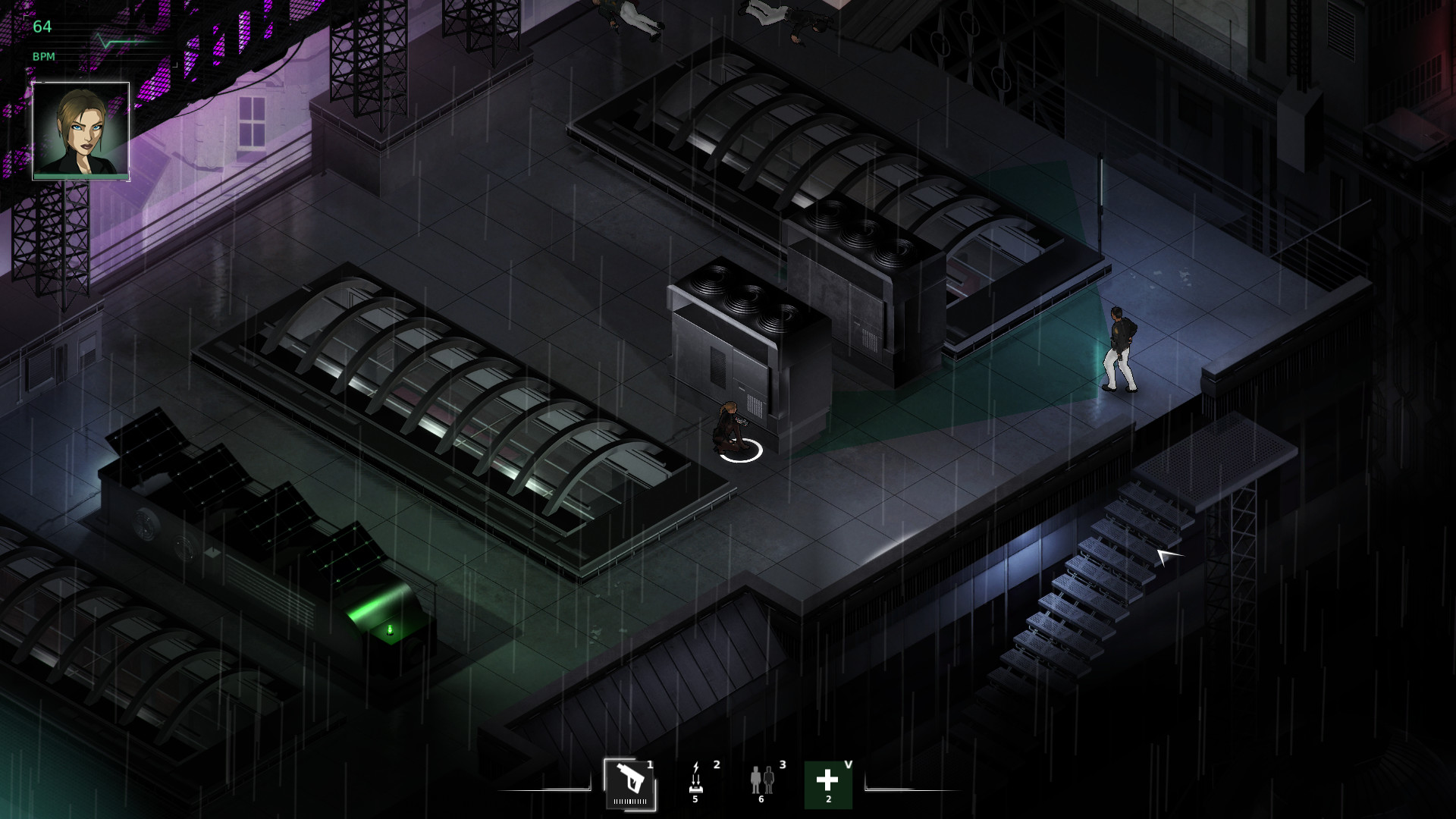Click the item count 5 under the EMP slot
The width and height of the screenshot is (1456, 819).
tap(697, 797)
